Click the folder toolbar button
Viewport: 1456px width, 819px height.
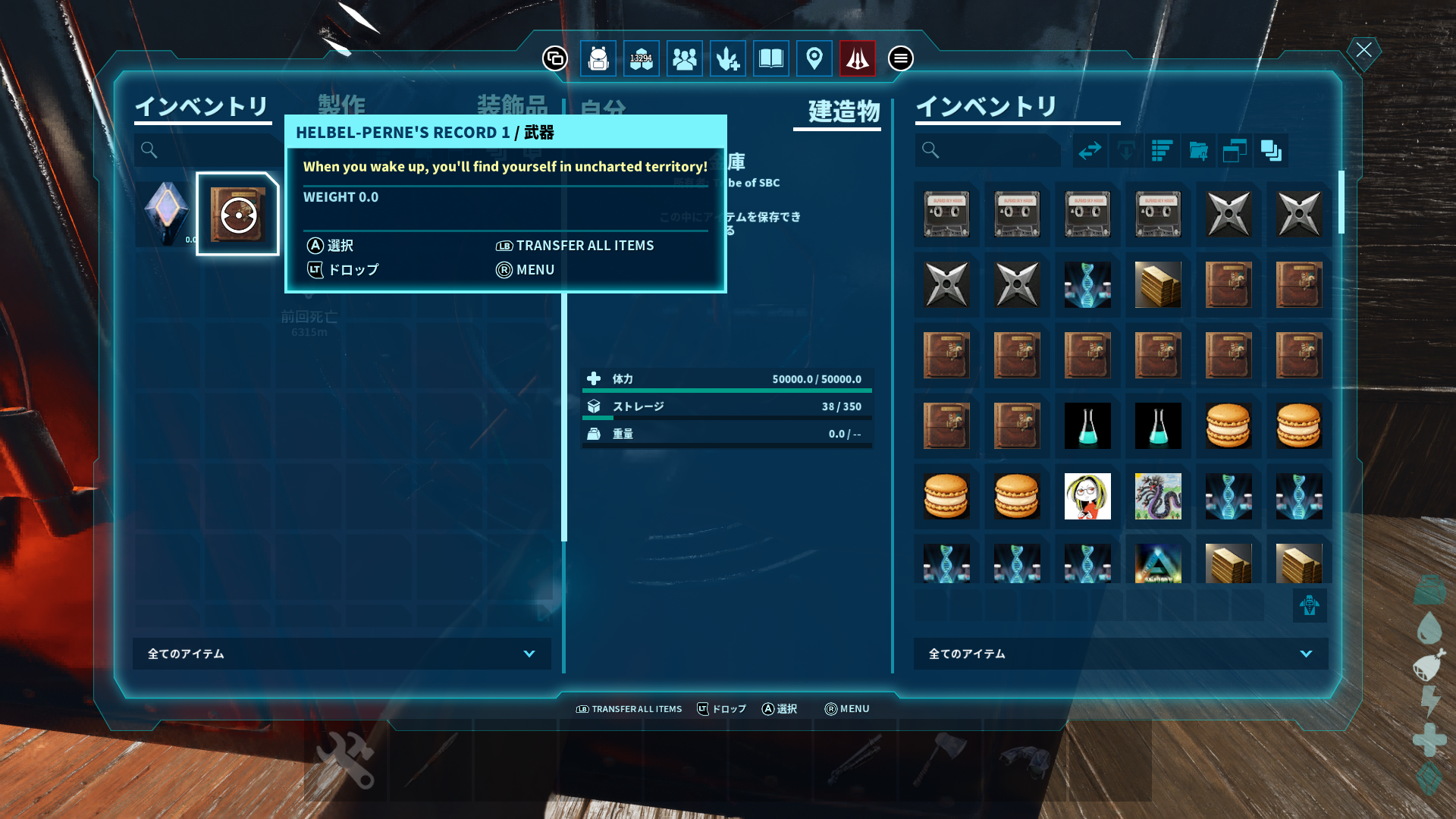[x=1198, y=150]
